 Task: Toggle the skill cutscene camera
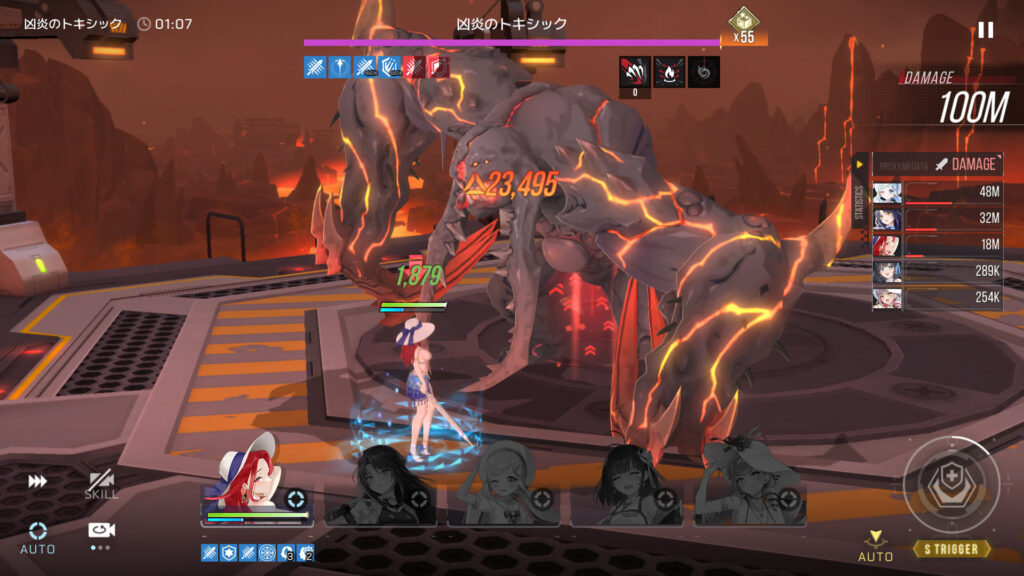point(101,484)
